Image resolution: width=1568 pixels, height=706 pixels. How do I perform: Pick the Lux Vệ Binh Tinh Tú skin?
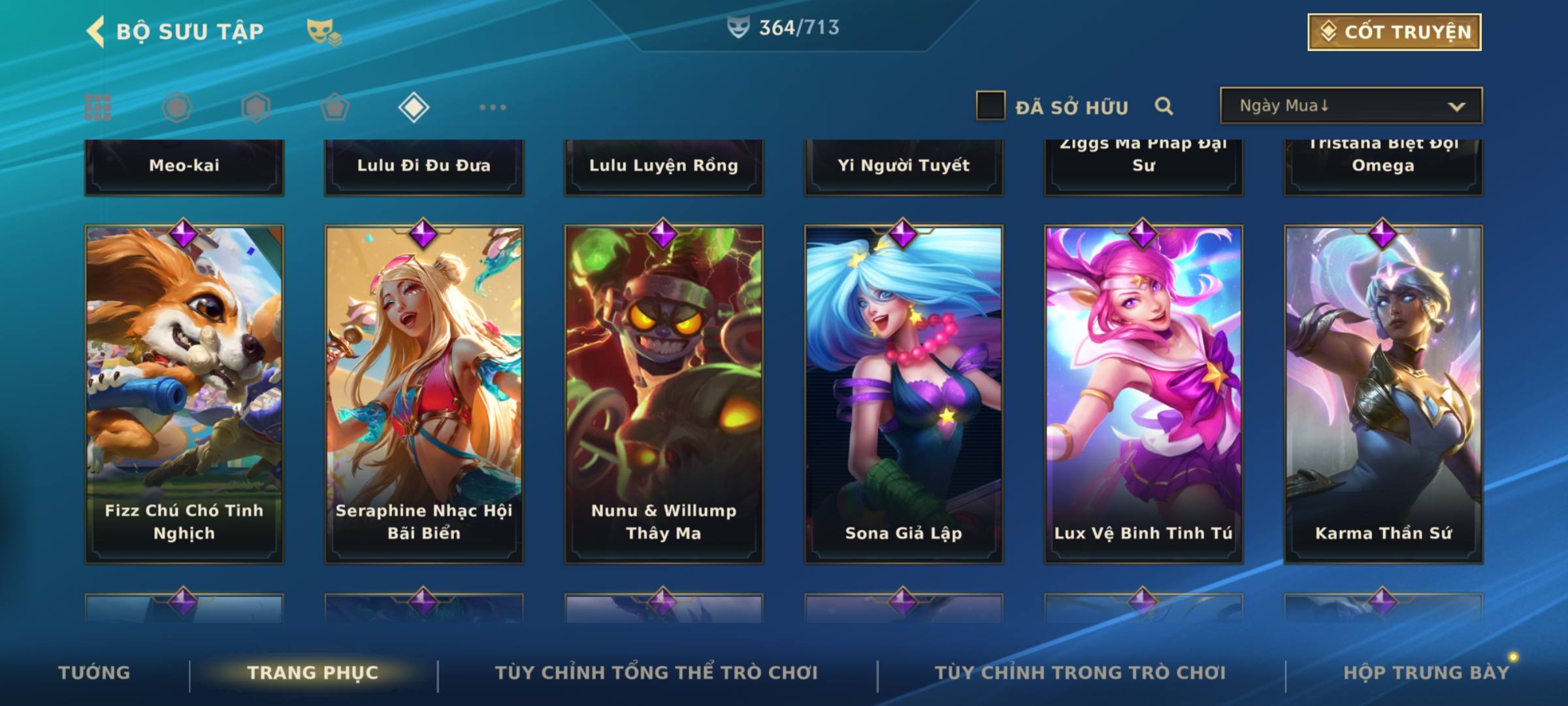coord(1143,394)
